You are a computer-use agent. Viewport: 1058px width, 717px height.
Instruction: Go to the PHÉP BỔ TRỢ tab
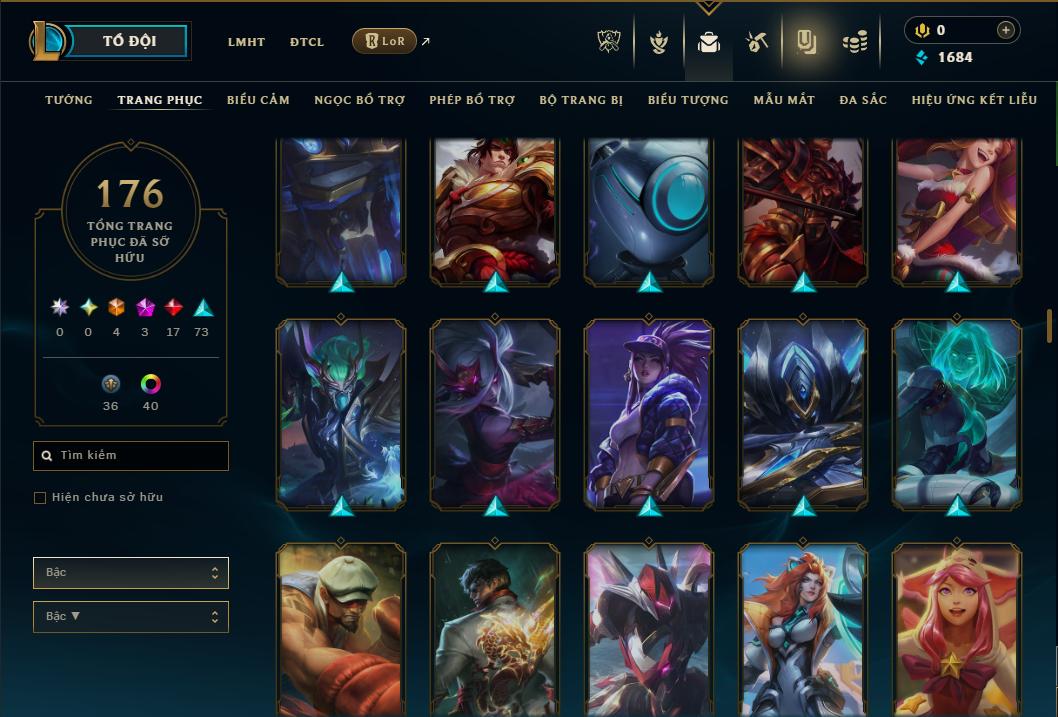point(472,100)
